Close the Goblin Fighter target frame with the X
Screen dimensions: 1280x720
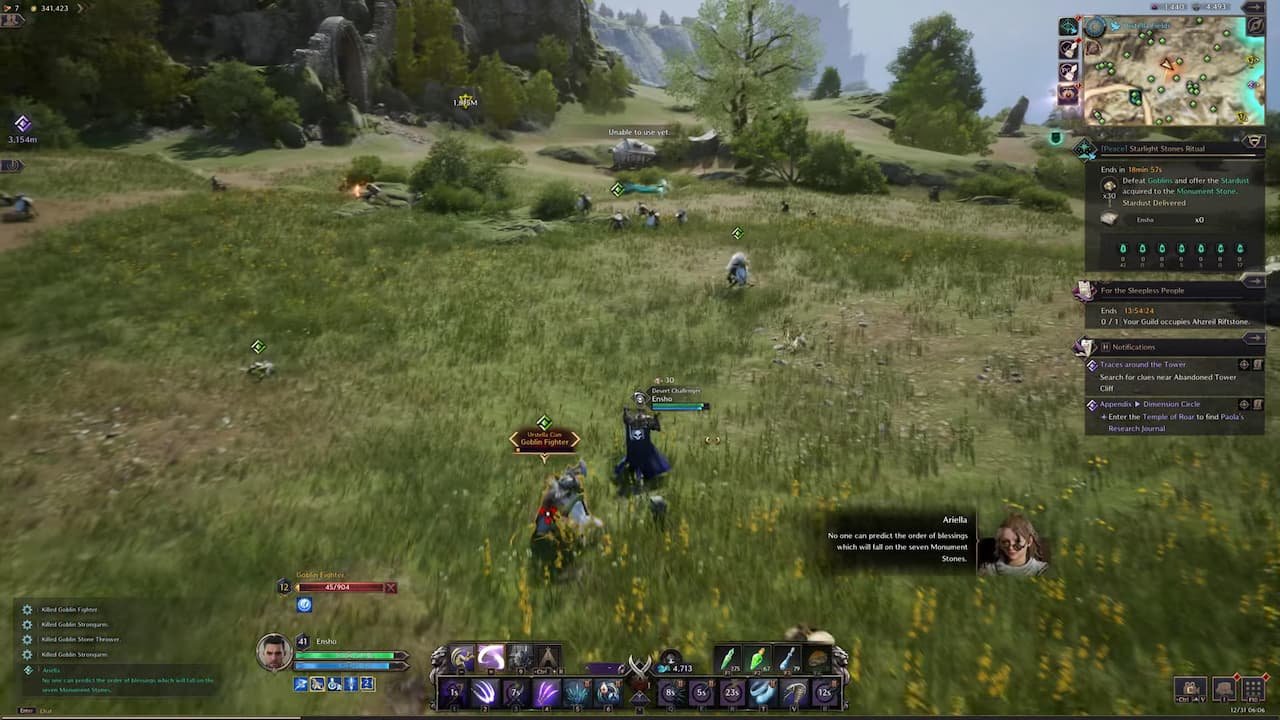[x=390, y=587]
